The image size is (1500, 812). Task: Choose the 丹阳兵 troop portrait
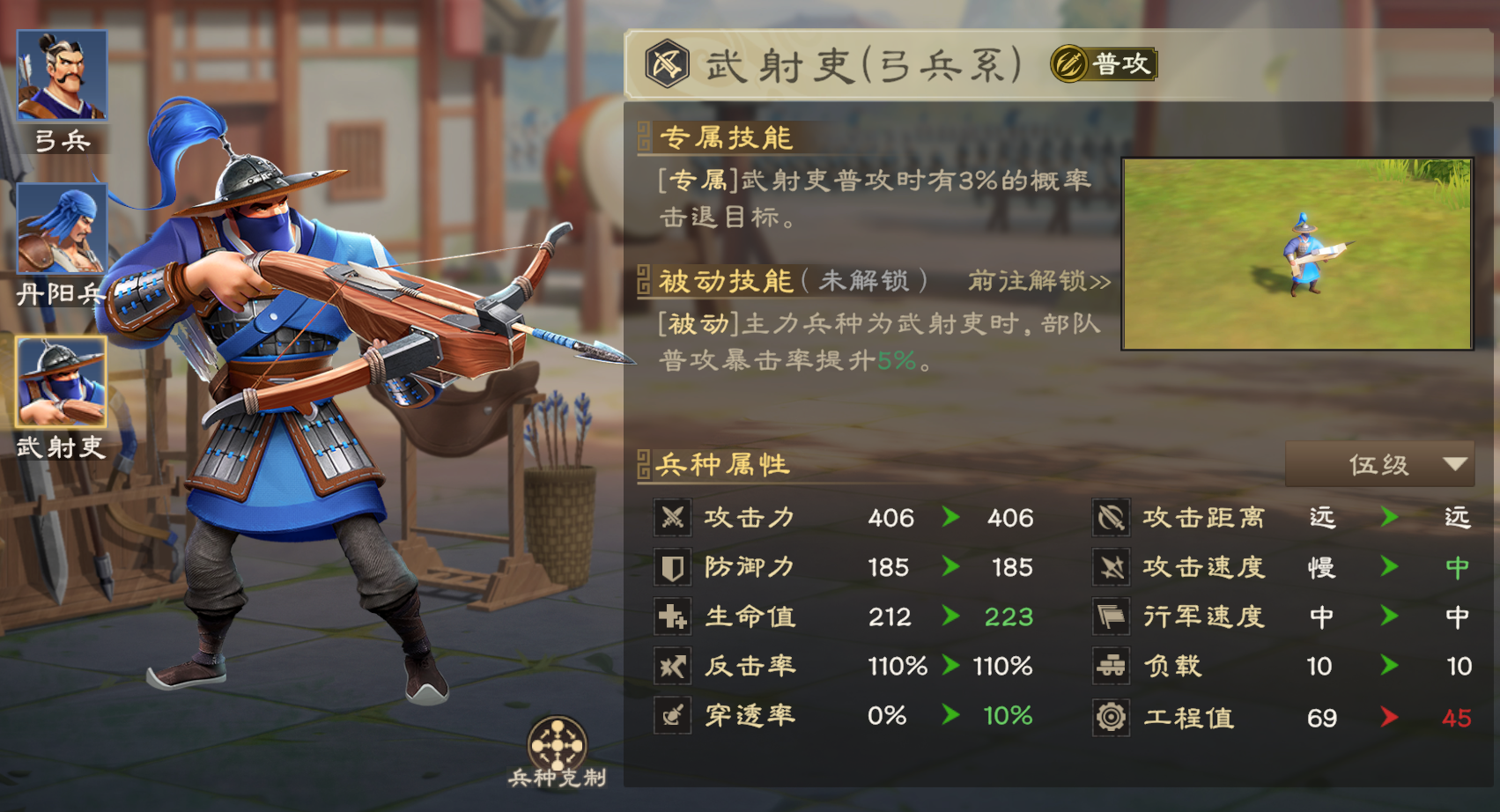[x=62, y=229]
